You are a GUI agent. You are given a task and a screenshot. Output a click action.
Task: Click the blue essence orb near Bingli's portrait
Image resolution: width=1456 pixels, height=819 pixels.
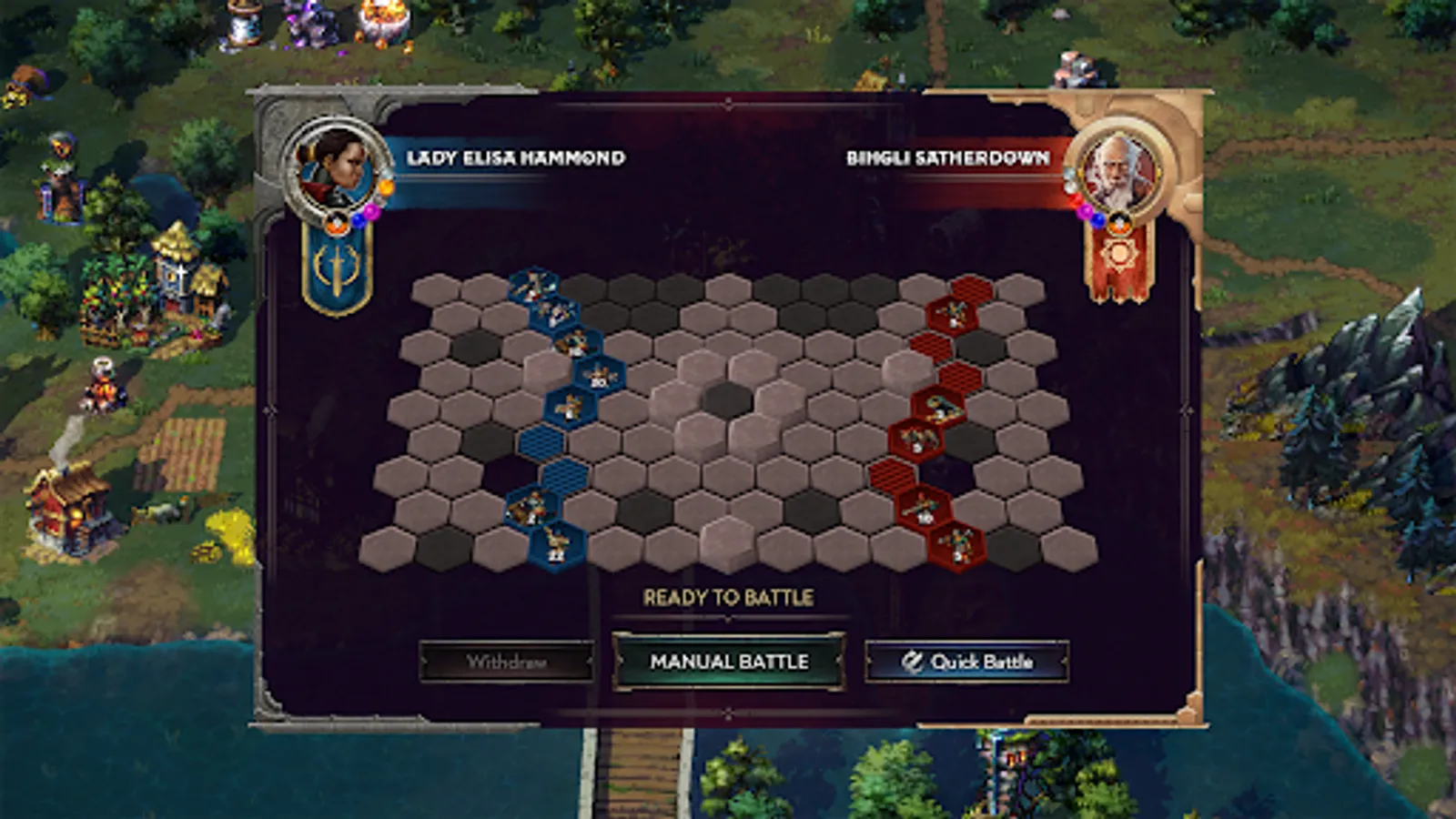[1097, 221]
